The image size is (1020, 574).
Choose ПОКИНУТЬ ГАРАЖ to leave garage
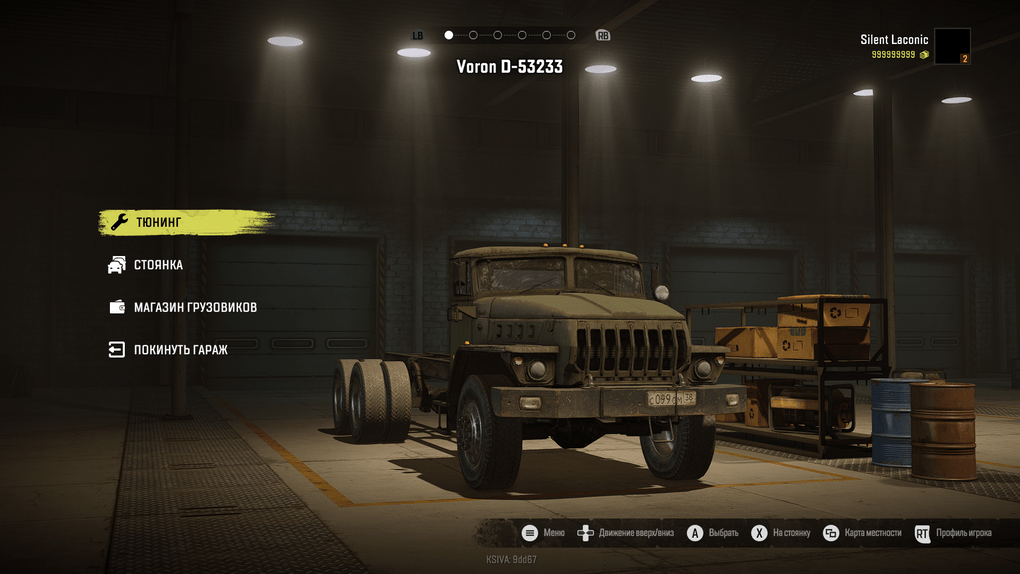[180, 350]
